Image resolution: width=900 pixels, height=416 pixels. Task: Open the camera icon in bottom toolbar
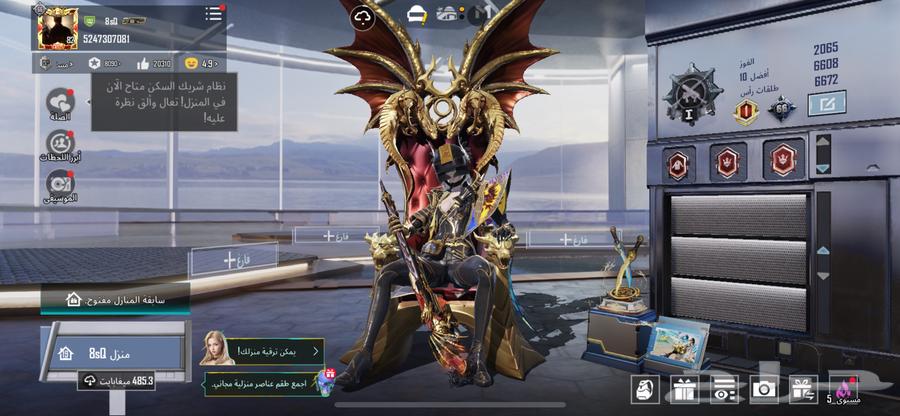click(765, 390)
